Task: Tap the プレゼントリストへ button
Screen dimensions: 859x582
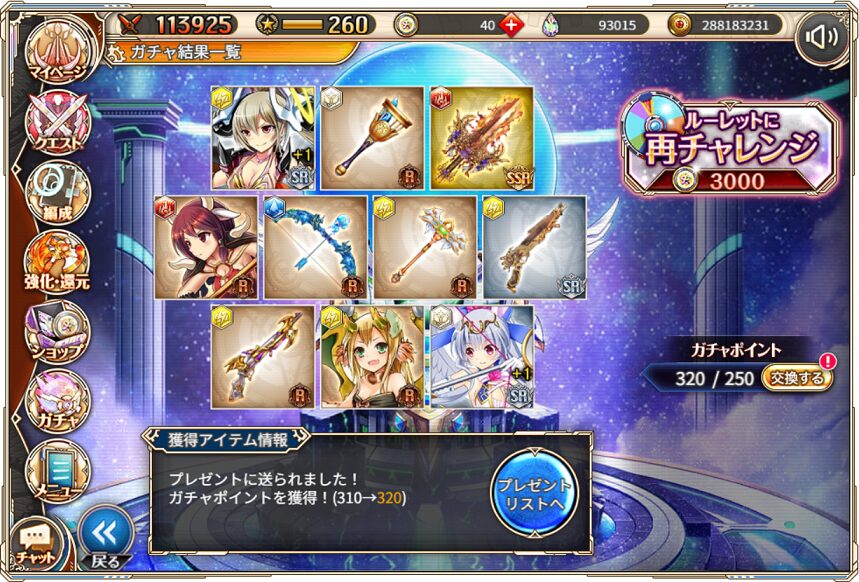Action: [x=534, y=491]
